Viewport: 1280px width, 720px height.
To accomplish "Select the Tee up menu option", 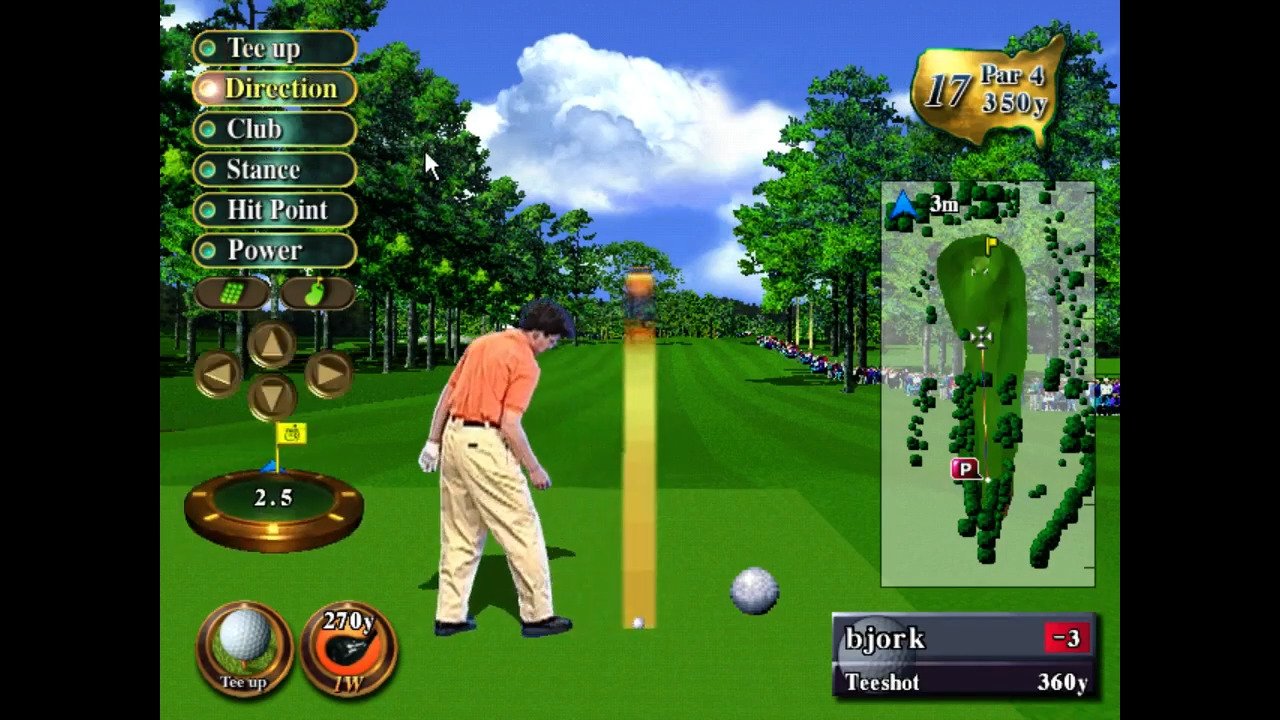I will [x=274, y=48].
